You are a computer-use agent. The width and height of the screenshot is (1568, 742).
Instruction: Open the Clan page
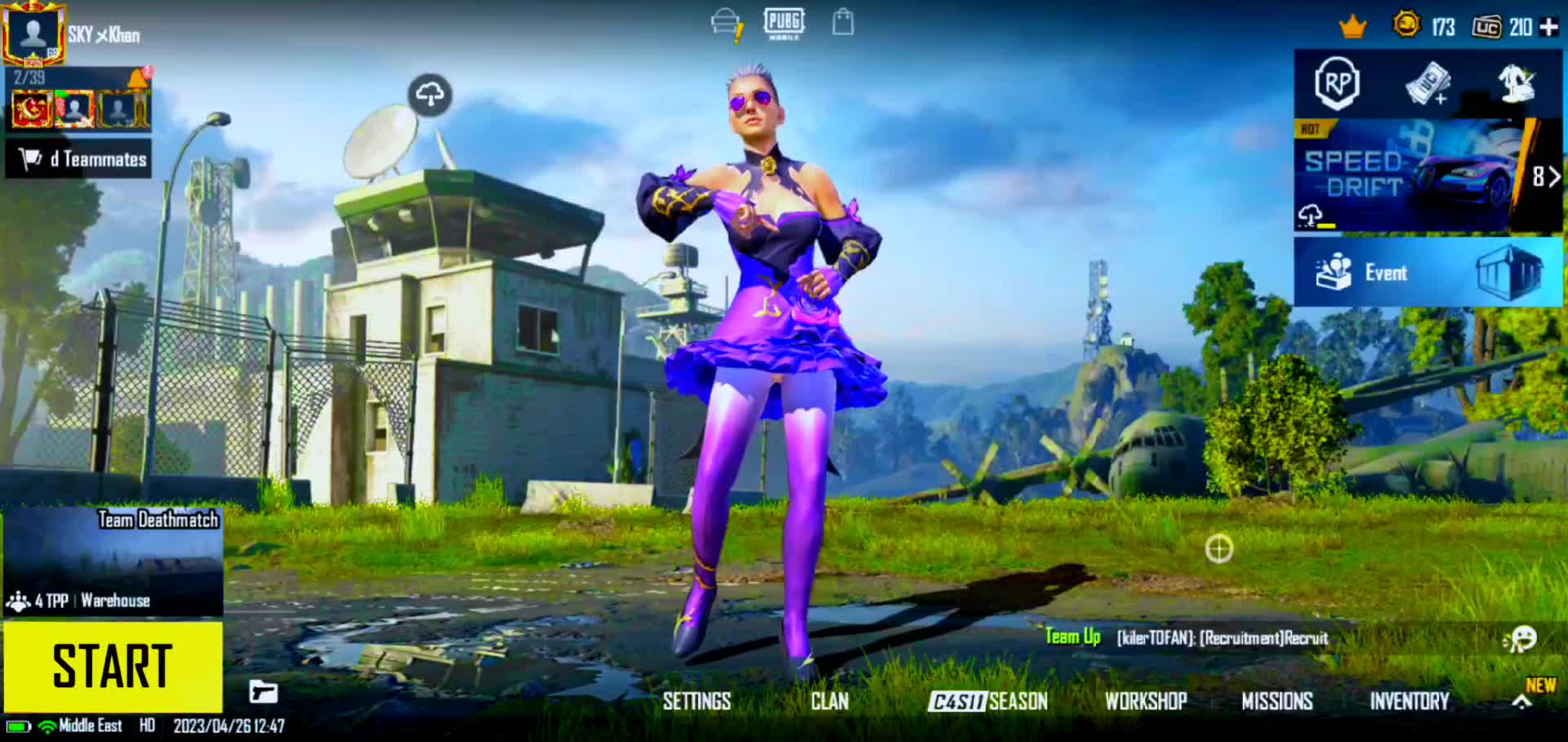point(830,701)
